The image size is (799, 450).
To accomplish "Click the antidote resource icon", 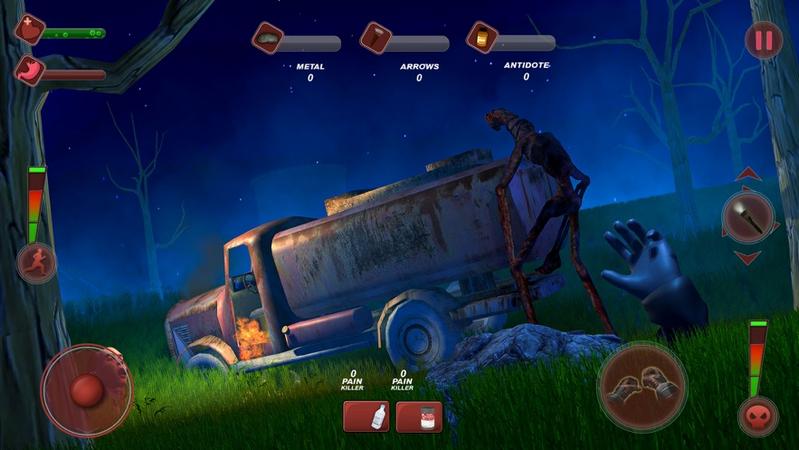I will point(482,38).
